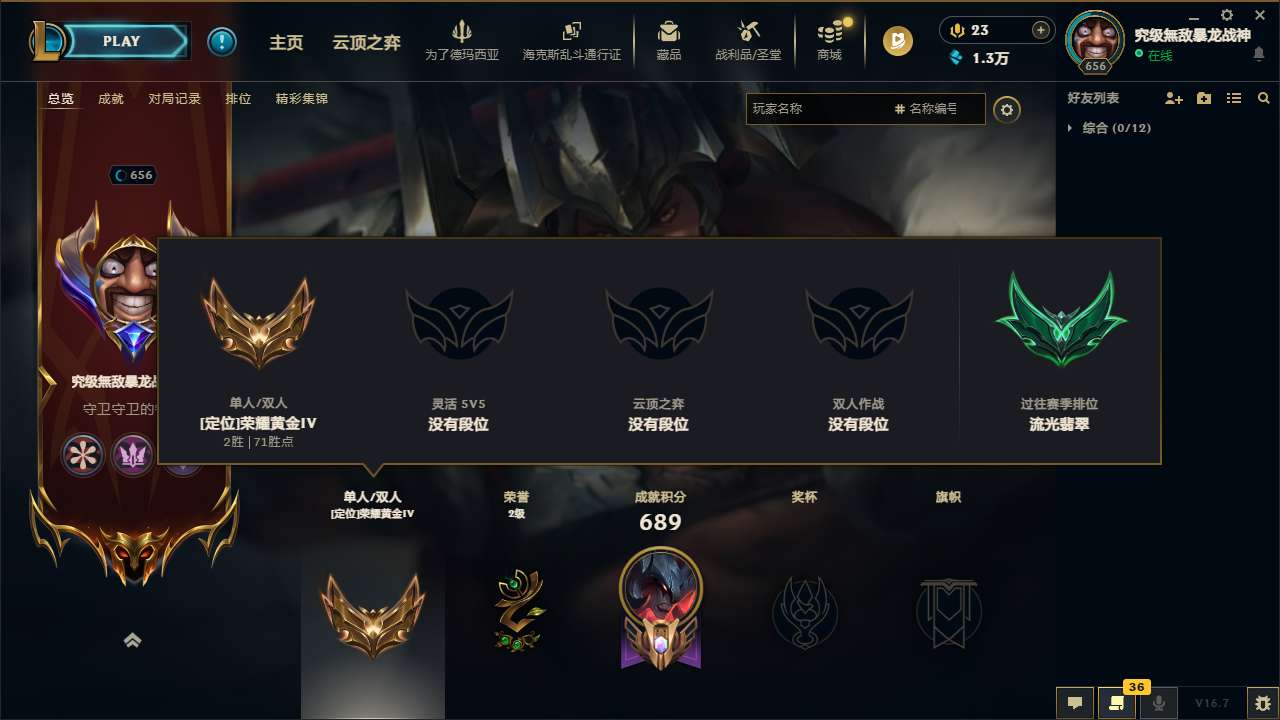Click the gear icon next to the player search box
The width and height of the screenshot is (1280, 720).
tap(1007, 110)
